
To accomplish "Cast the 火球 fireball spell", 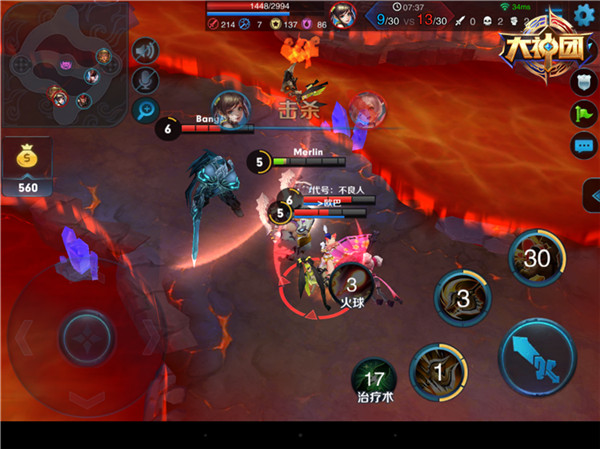I will coord(350,288).
